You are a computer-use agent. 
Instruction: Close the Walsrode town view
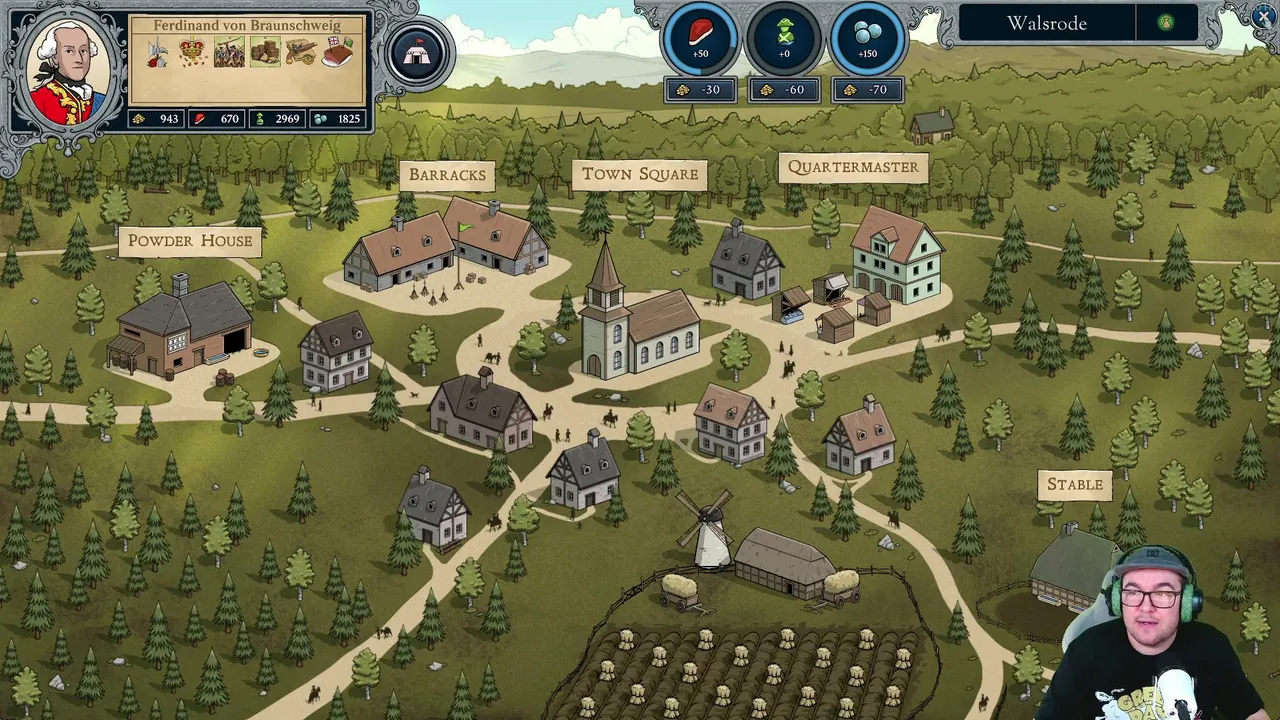(1263, 17)
